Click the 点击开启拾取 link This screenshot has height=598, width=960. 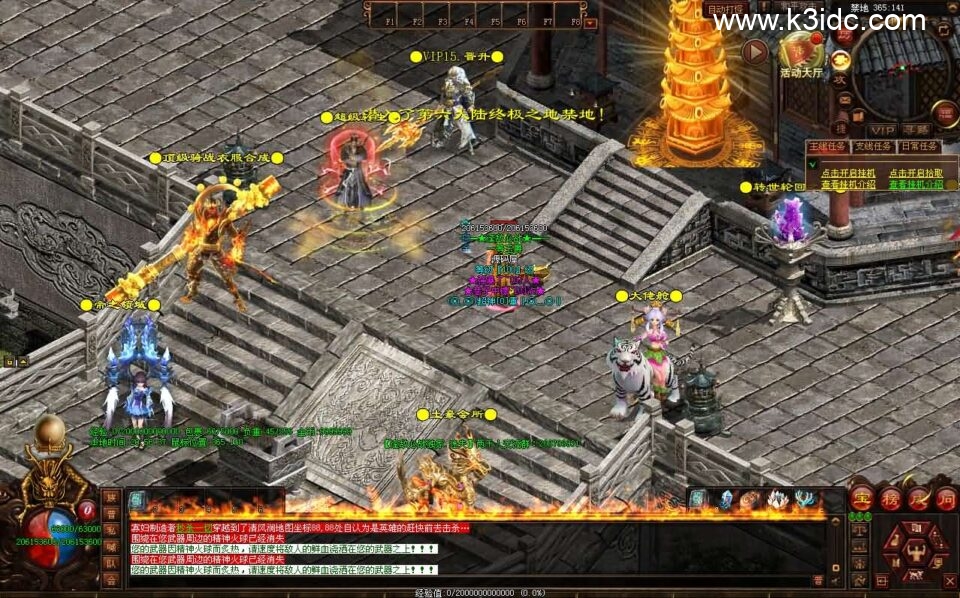pos(914,172)
